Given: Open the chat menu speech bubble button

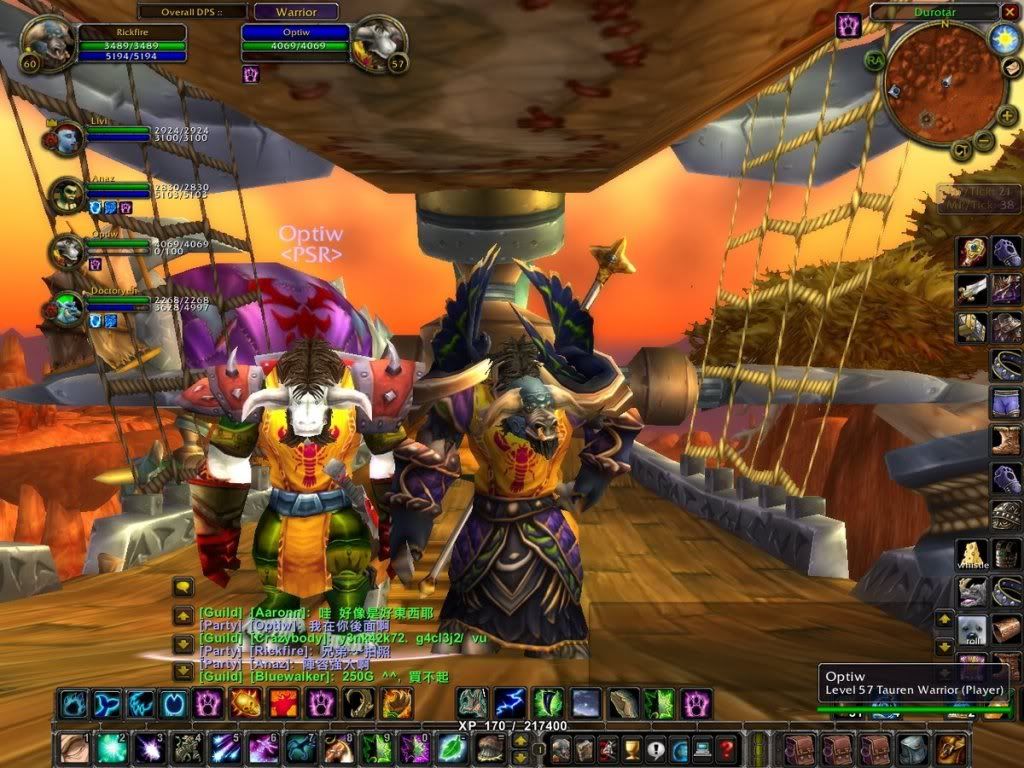Looking at the screenshot, I should click(x=184, y=587).
